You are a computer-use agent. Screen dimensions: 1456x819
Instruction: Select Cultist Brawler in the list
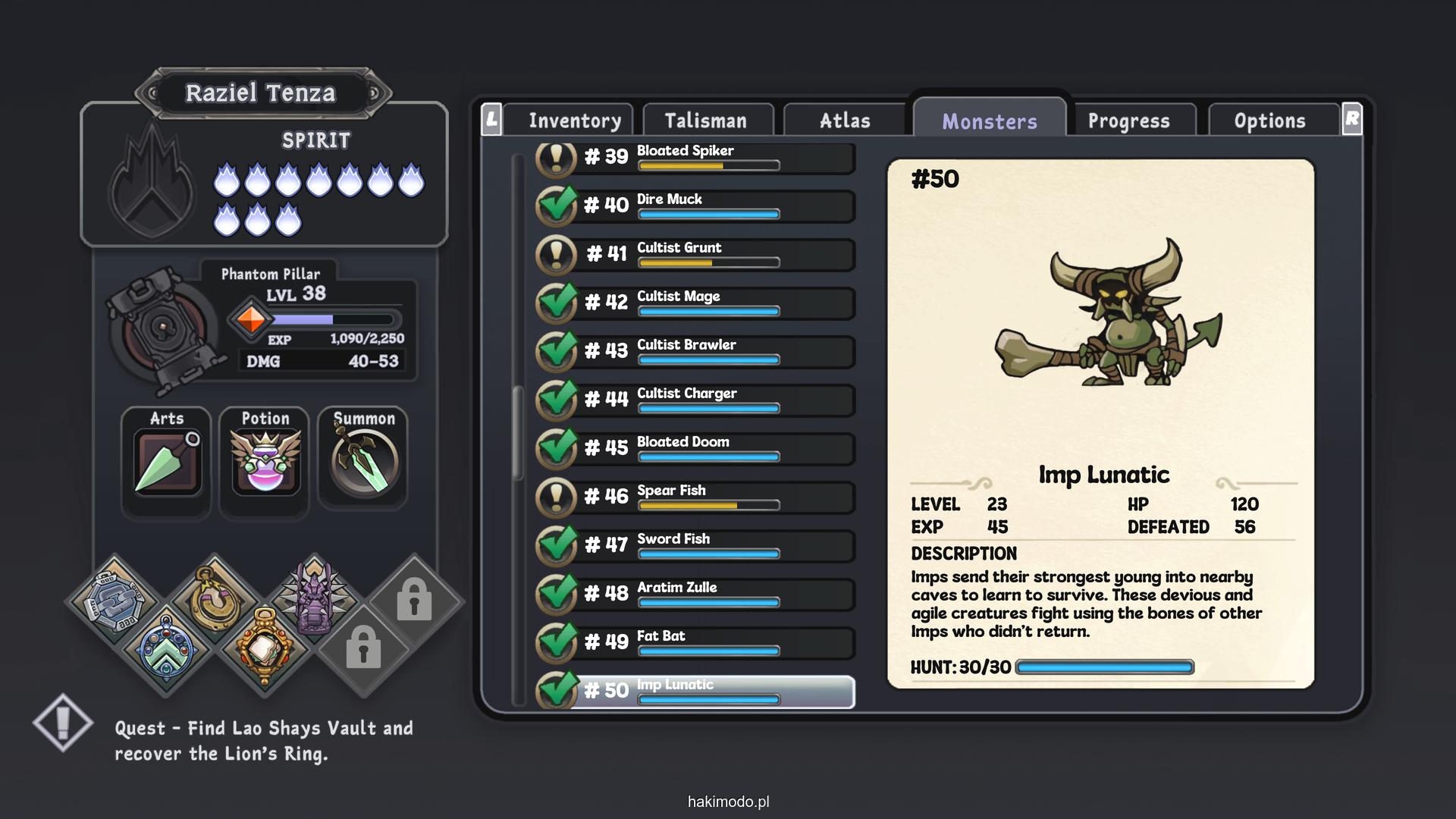pos(705,351)
